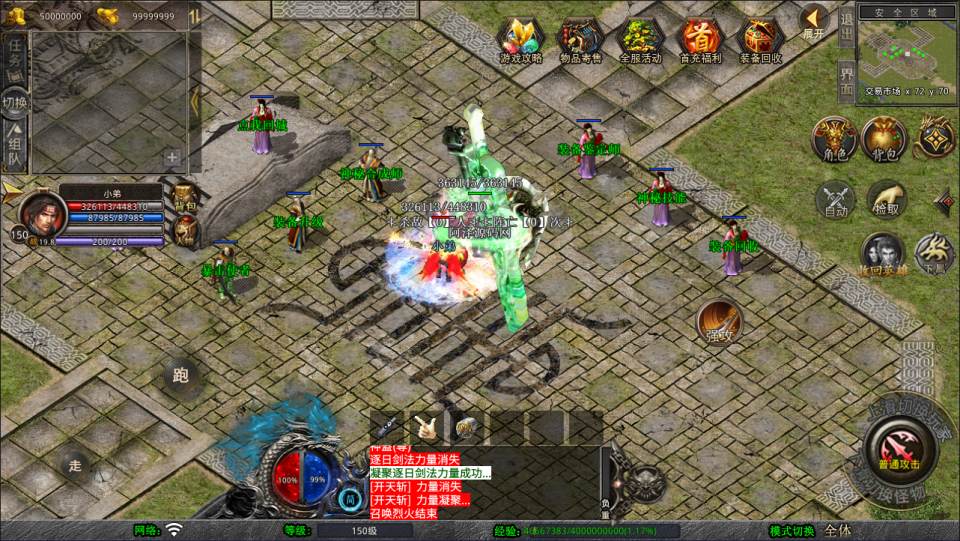Open the 全服活动 server events icon

(x=640, y=38)
